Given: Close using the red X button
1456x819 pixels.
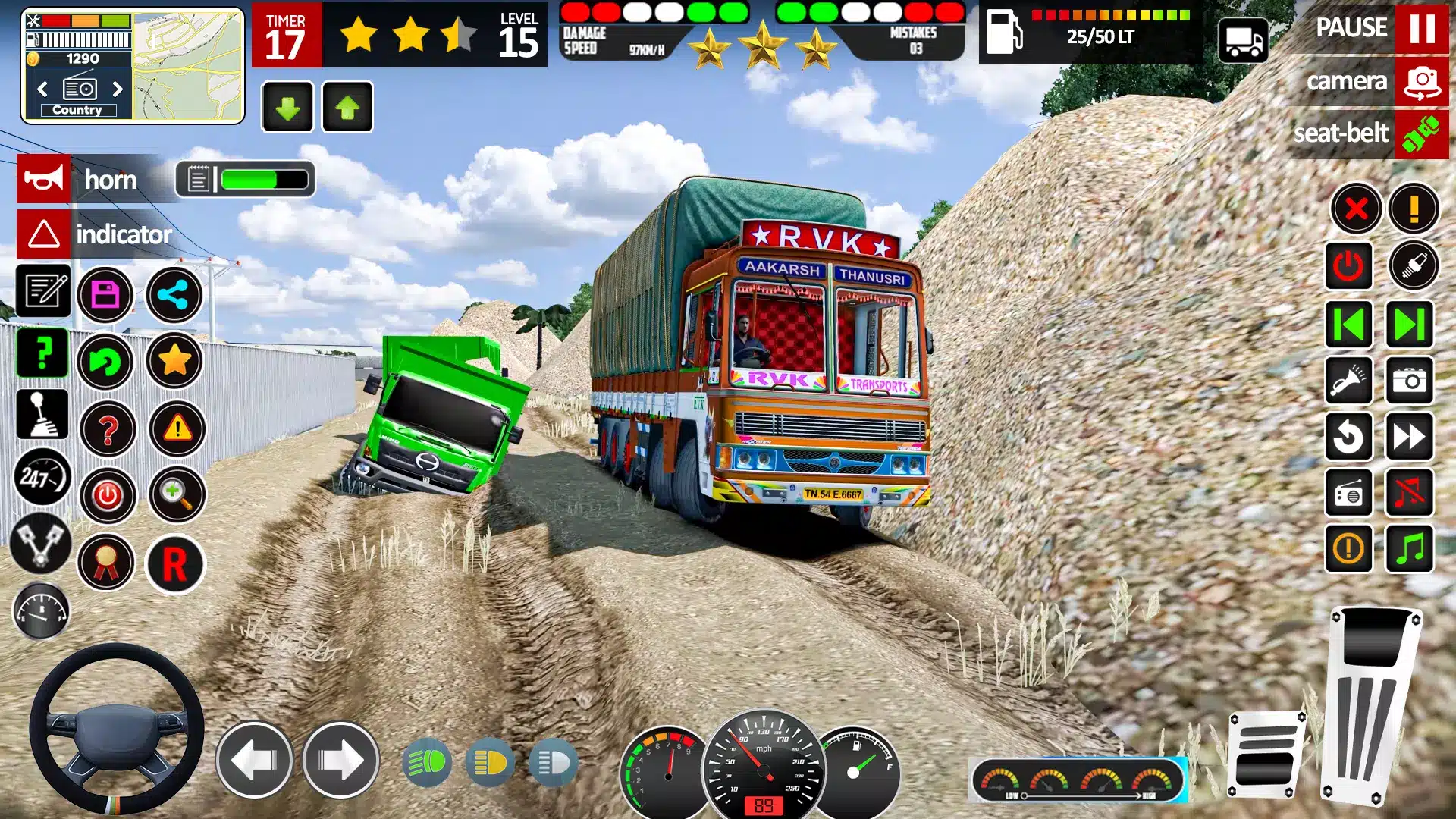Looking at the screenshot, I should (x=1356, y=209).
